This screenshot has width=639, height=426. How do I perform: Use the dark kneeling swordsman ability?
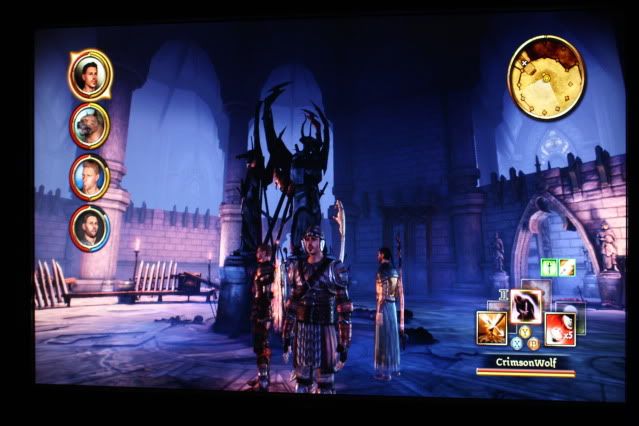(526, 305)
